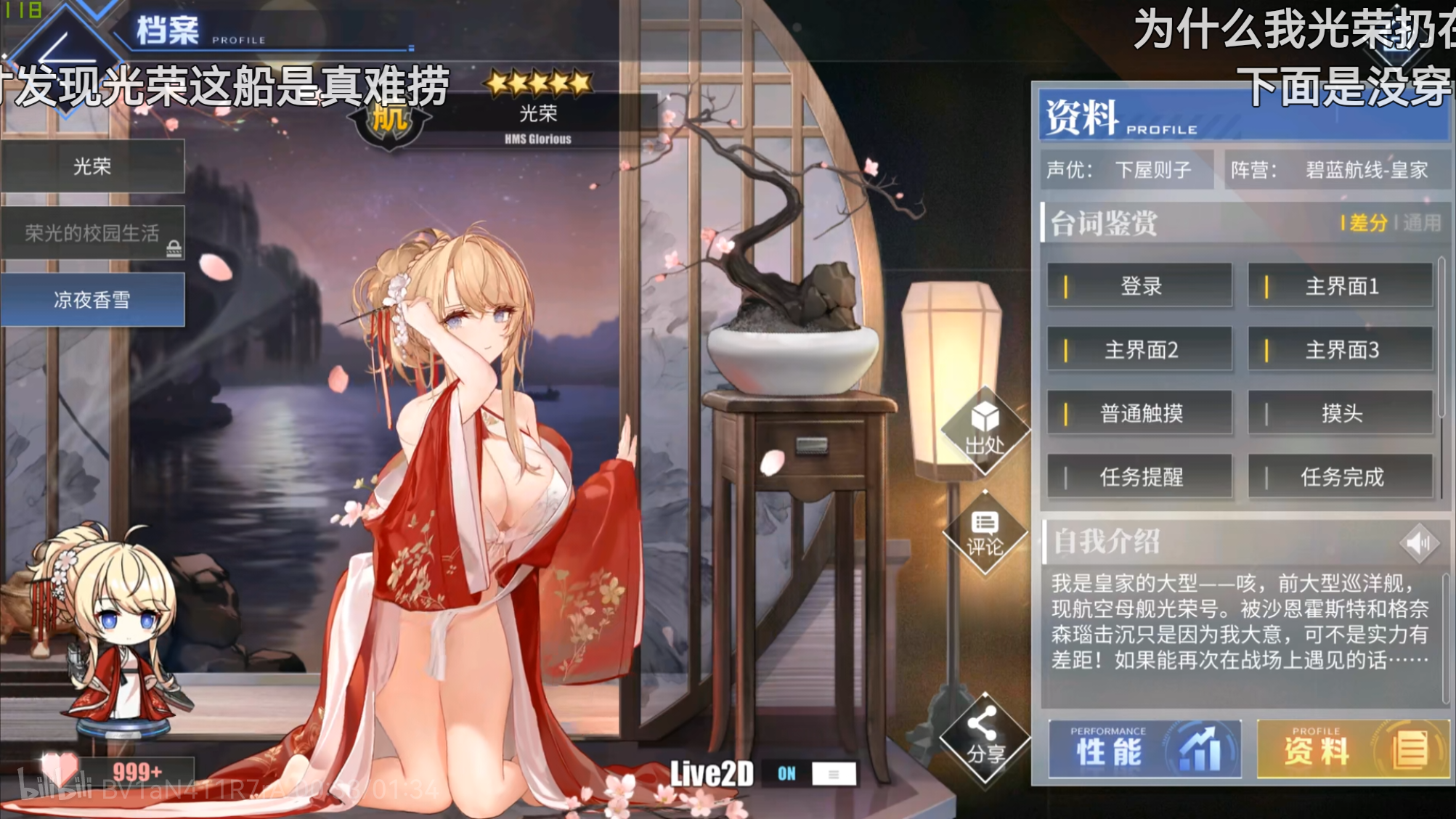Play the 登录 voice line
1456x819 pixels.
point(1139,286)
